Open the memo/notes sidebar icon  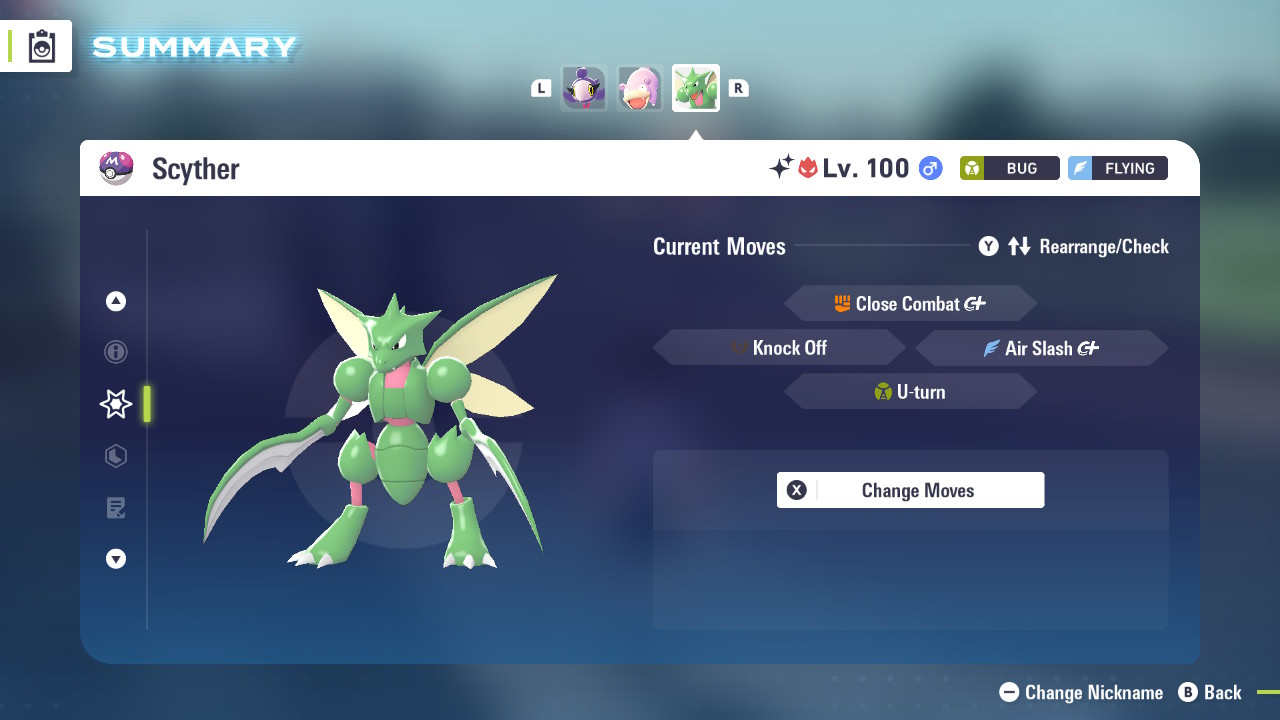coord(116,508)
